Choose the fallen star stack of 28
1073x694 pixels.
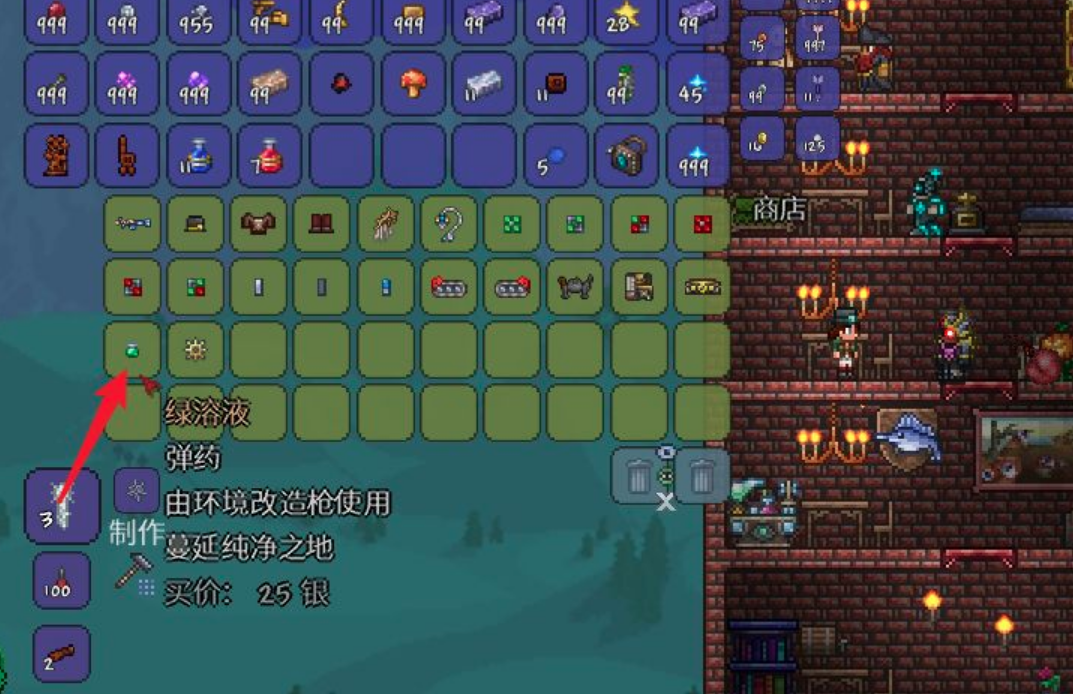pos(626,20)
